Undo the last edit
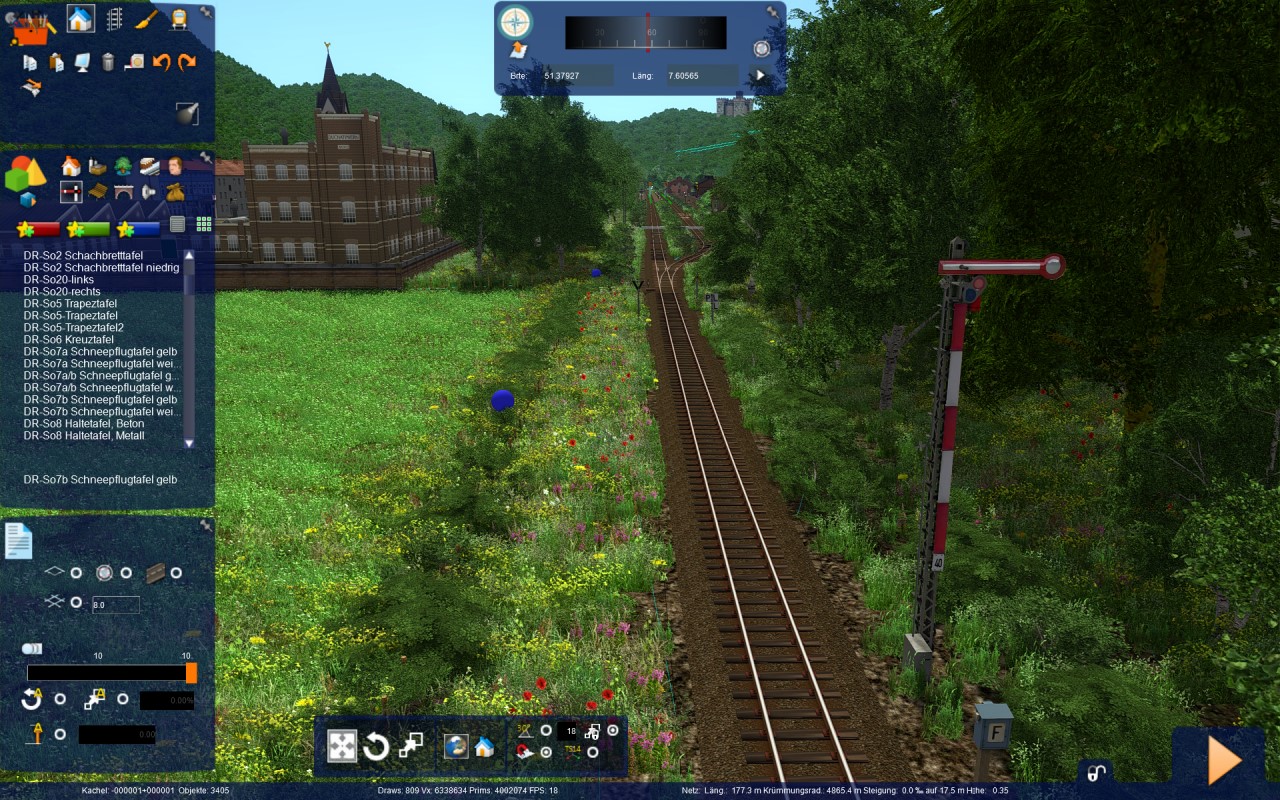The width and height of the screenshot is (1280, 800). (x=161, y=62)
